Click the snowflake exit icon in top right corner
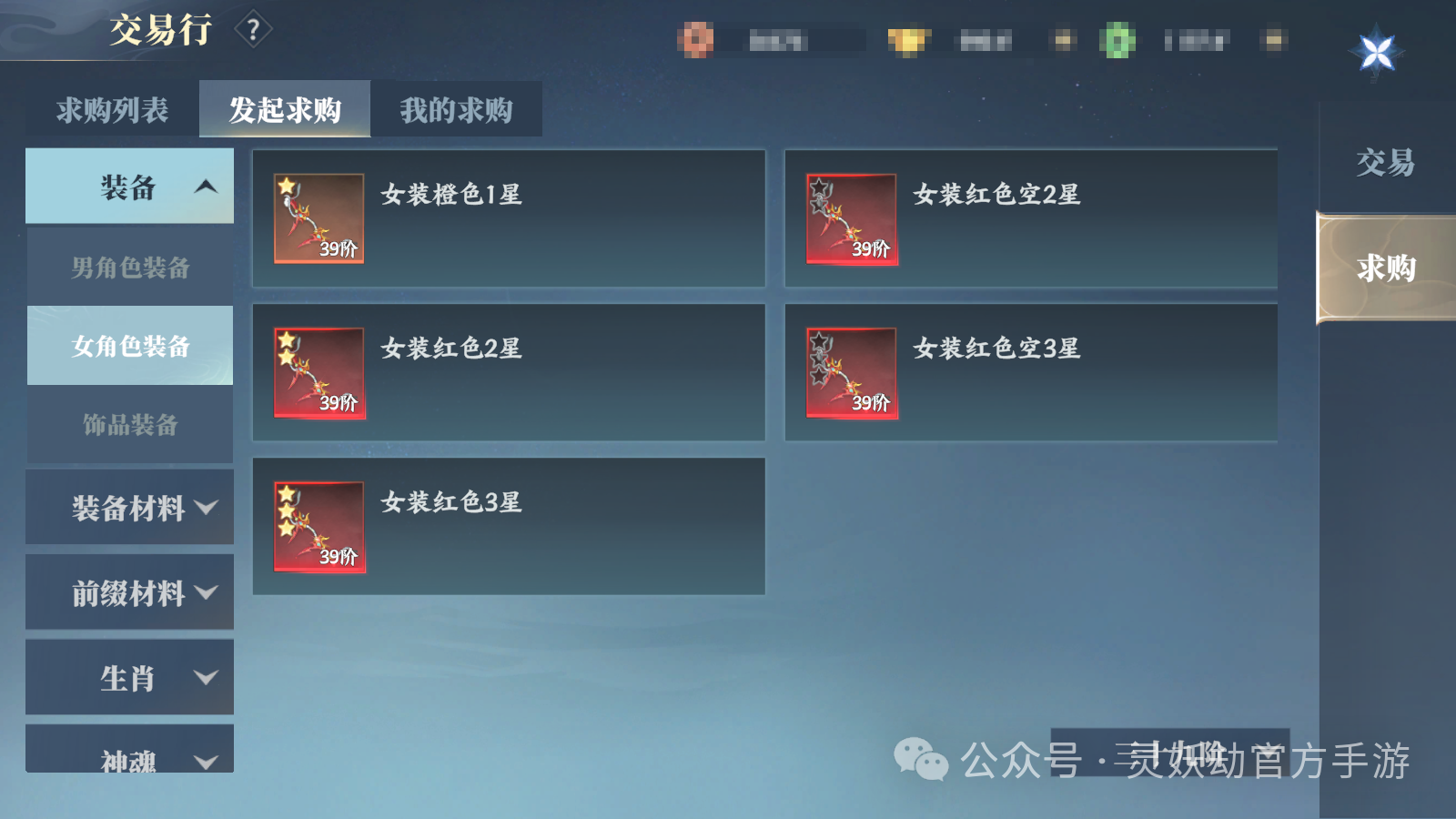 pyautogui.click(x=1377, y=52)
